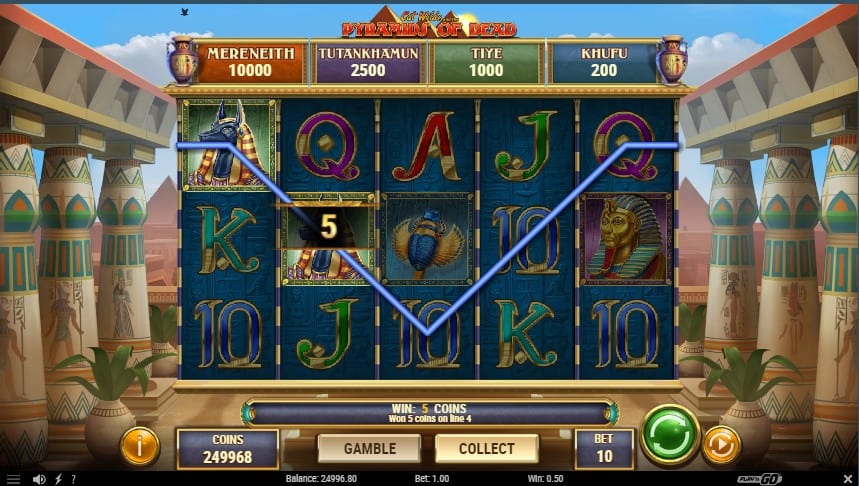859x486 pixels.
Task: Change the bet amount panel
Action: coord(604,448)
